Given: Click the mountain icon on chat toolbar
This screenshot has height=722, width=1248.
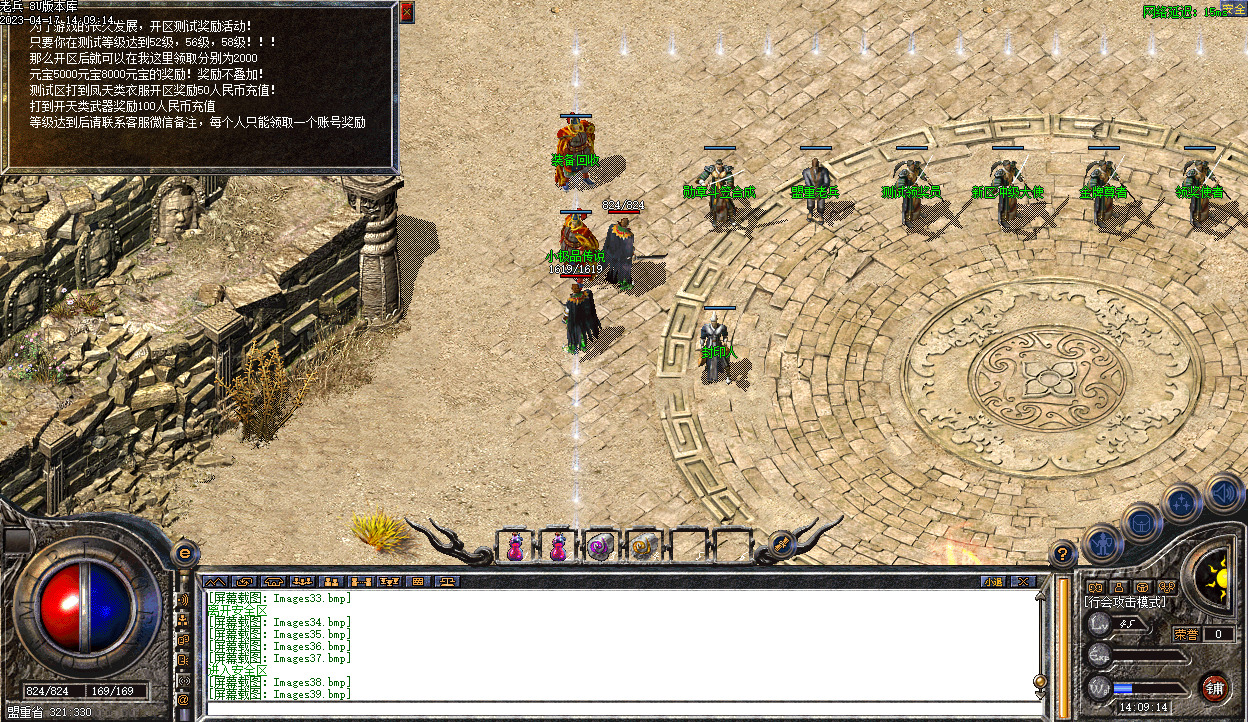Looking at the screenshot, I should point(215,581).
